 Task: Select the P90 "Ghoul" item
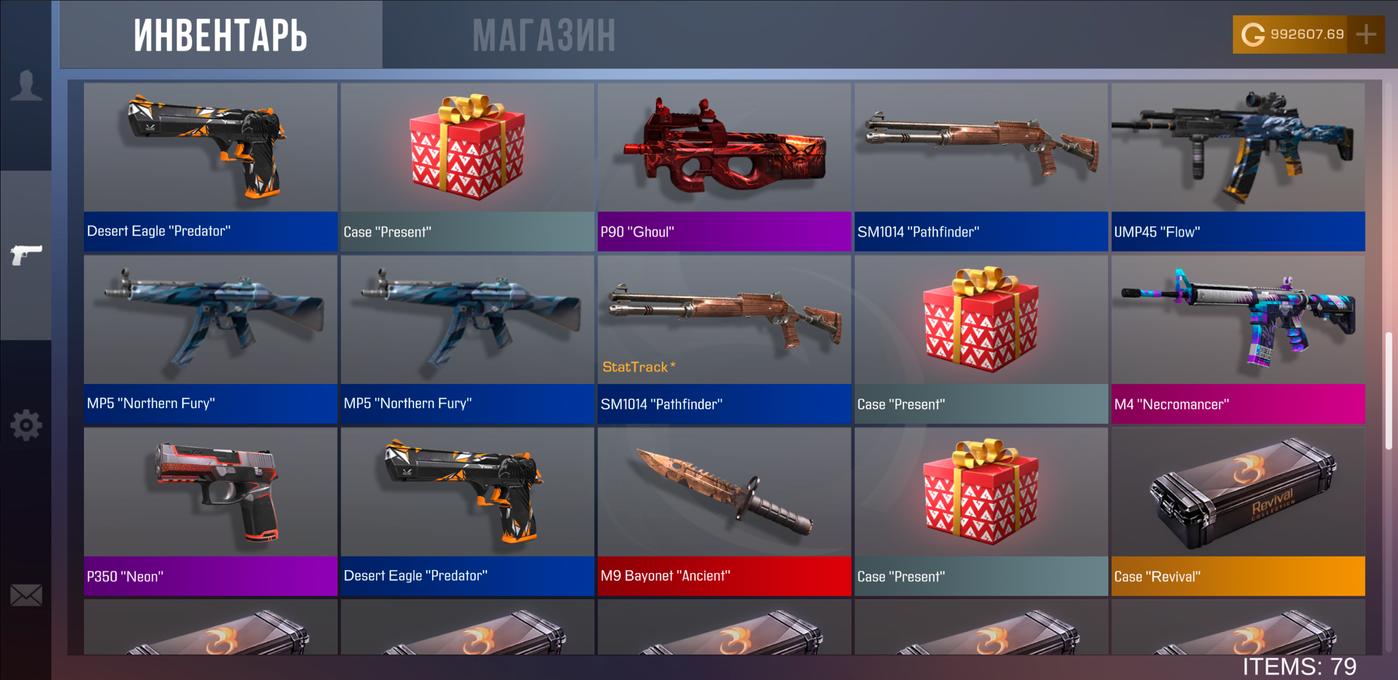pos(724,166)
